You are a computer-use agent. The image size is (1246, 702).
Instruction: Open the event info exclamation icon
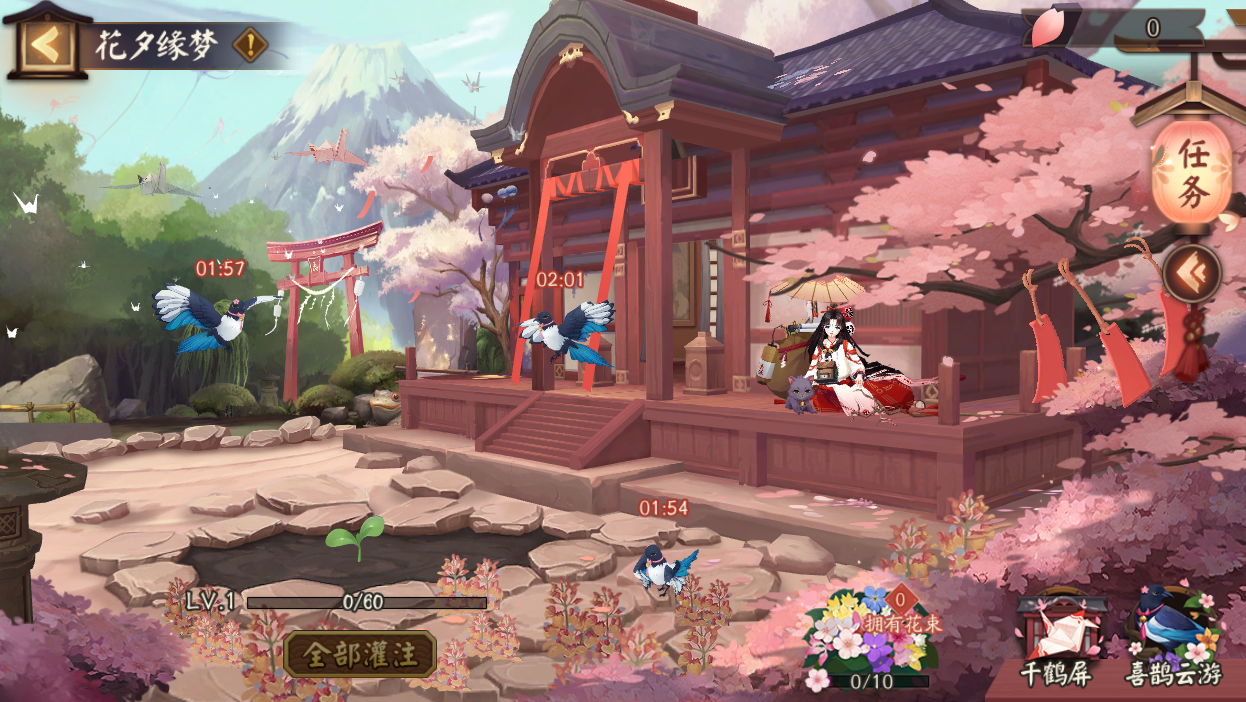pyautogui.click(x=250, y=45)
